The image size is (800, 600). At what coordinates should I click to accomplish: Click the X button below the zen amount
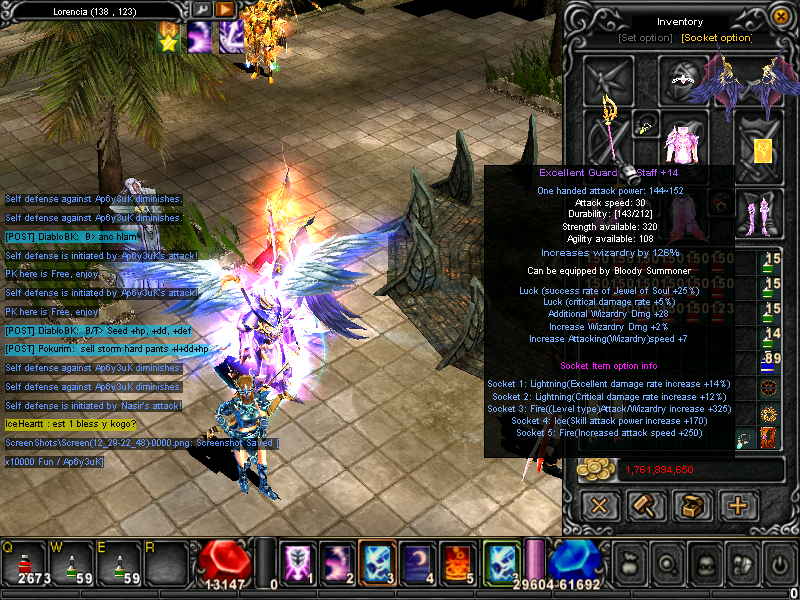600,506
